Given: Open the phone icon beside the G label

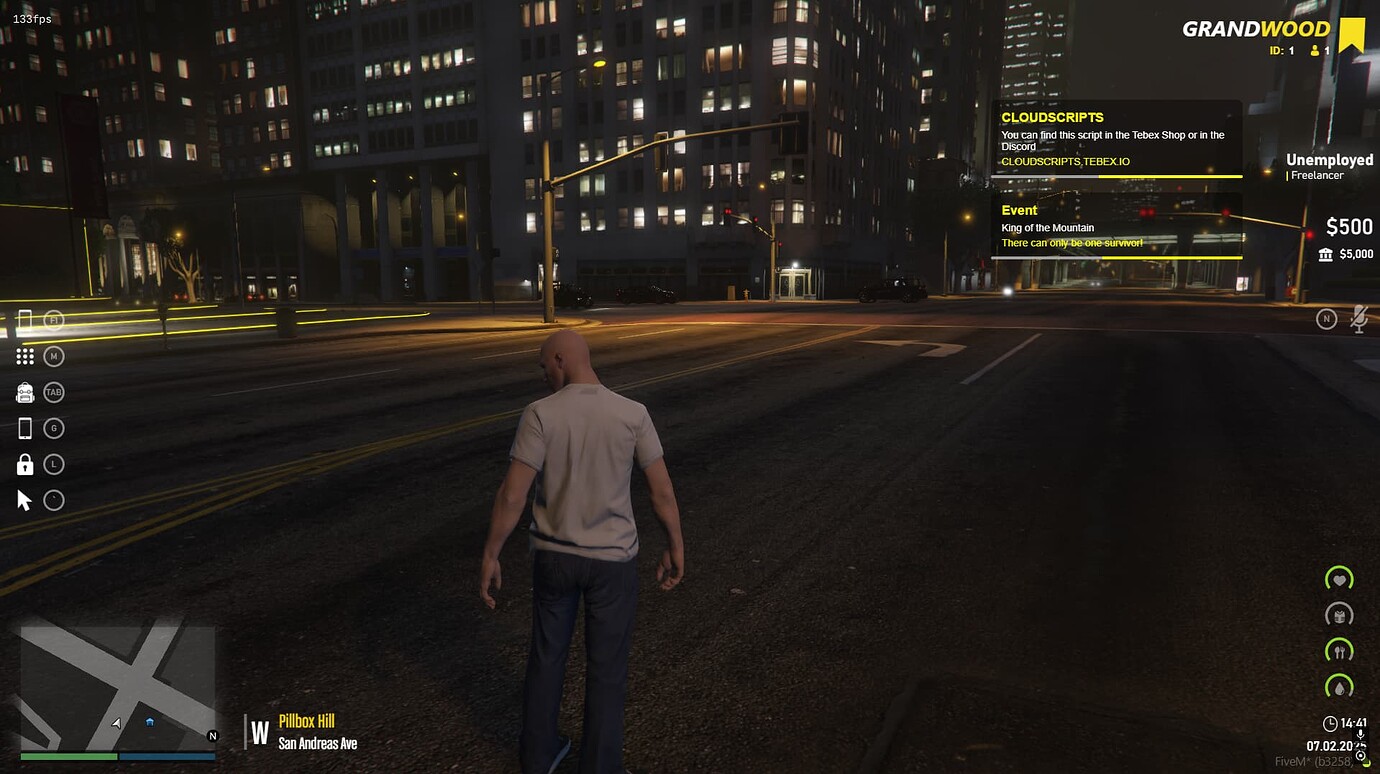Looking at the screenshot, I should point(25,428).
